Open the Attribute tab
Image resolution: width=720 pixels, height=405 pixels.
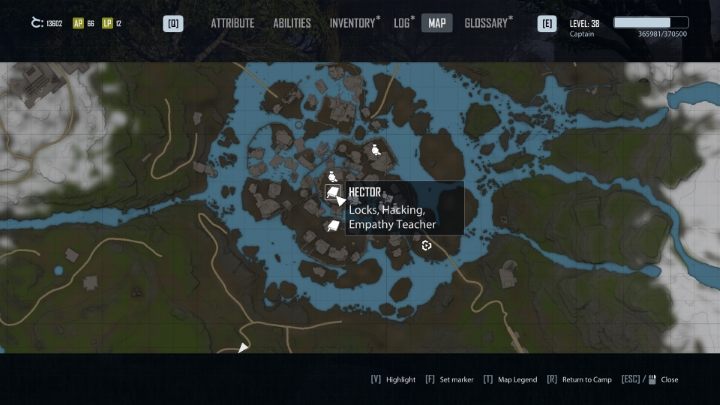232,23
